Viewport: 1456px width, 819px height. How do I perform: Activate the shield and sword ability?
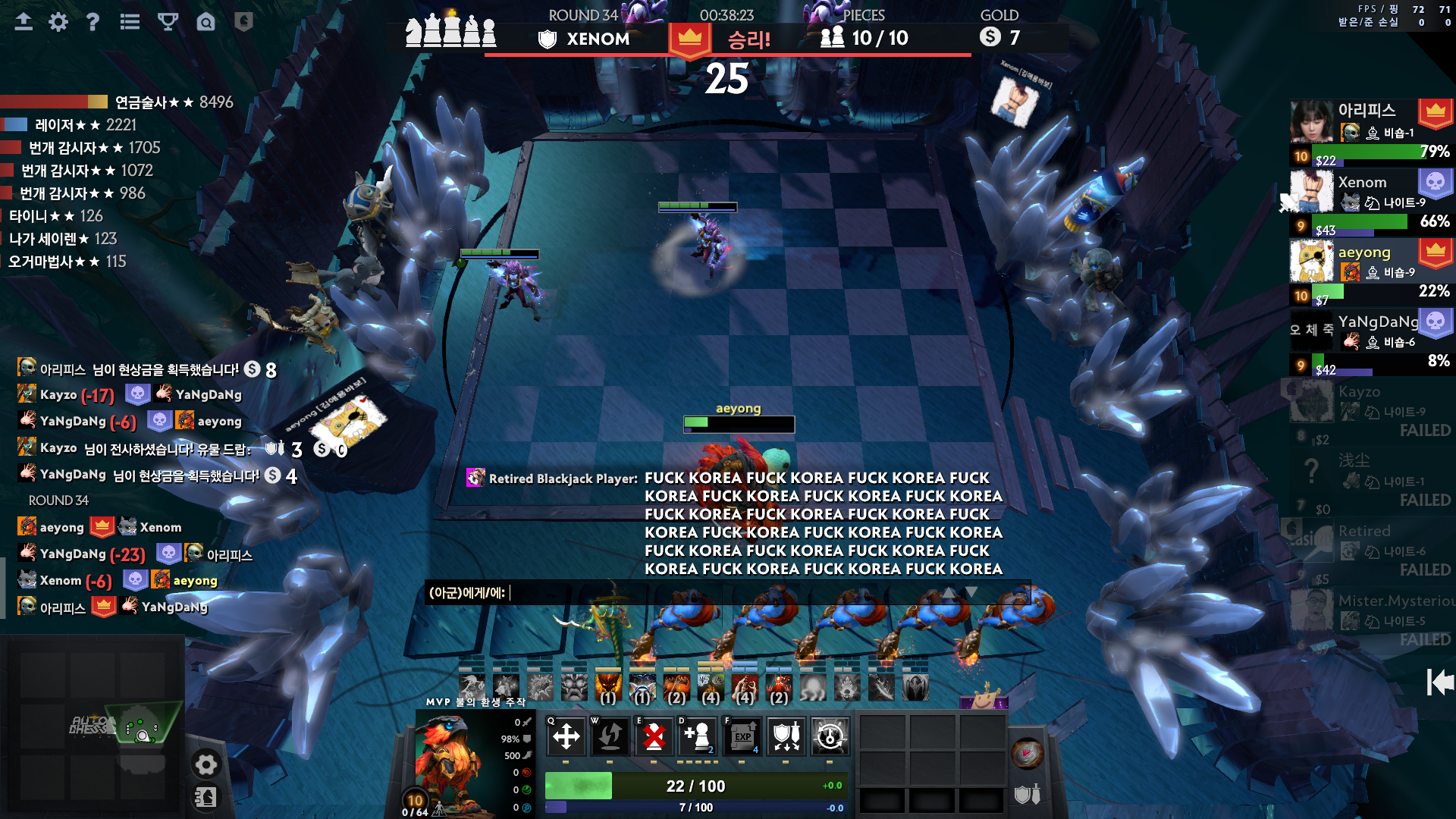pos(786,736)
